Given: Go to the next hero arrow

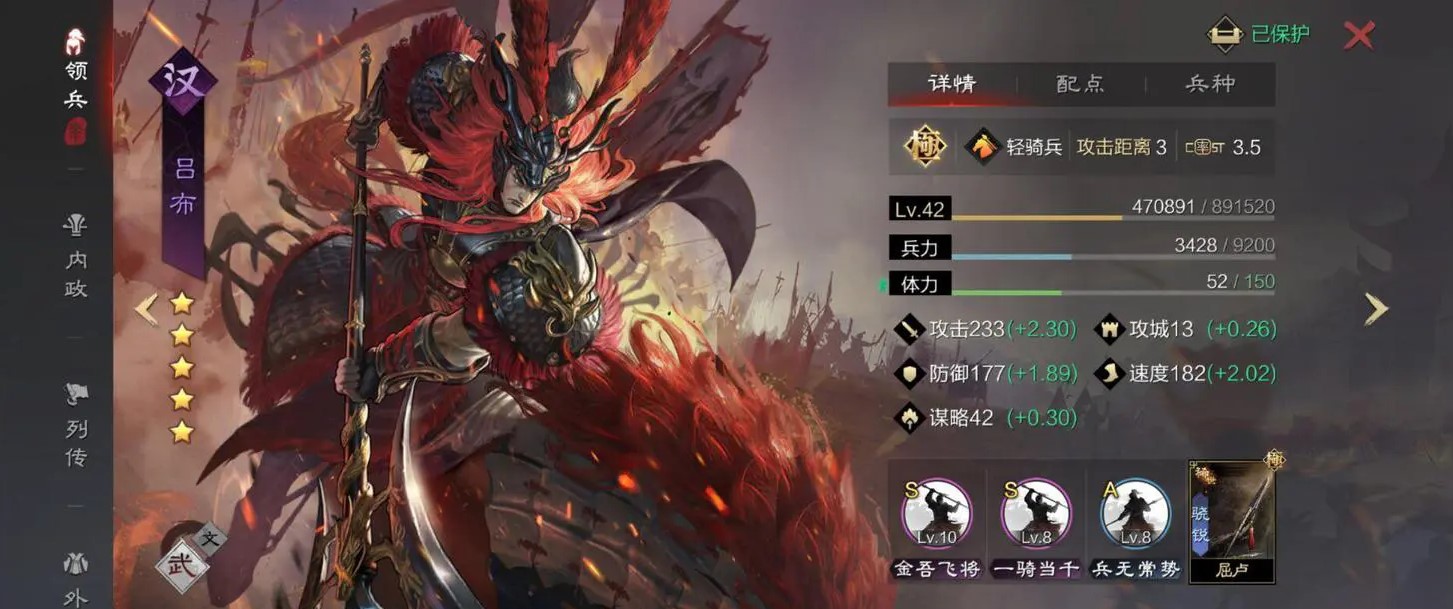Looking at the screenshot, I should pyautogui.click(x=1376, y=309).
